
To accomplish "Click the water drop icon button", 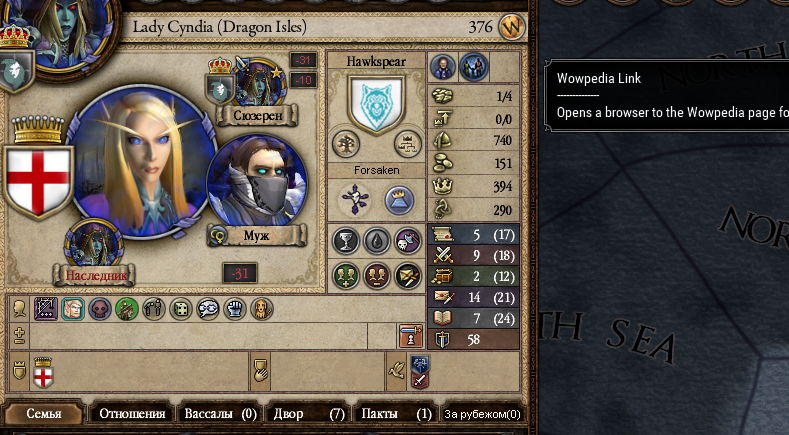I will (376, 241).
